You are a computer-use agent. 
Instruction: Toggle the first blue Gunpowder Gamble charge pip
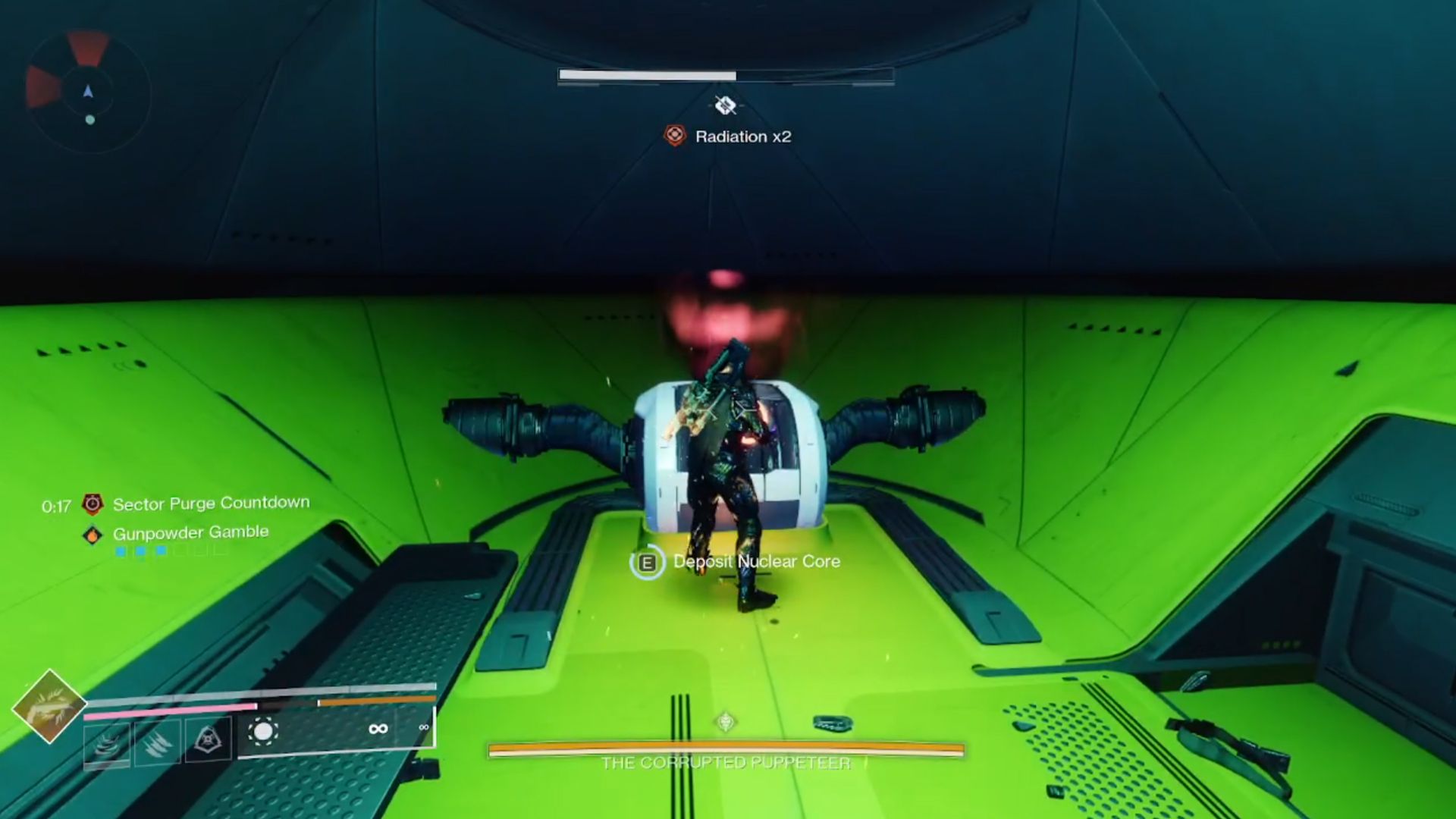coord(120,551)
